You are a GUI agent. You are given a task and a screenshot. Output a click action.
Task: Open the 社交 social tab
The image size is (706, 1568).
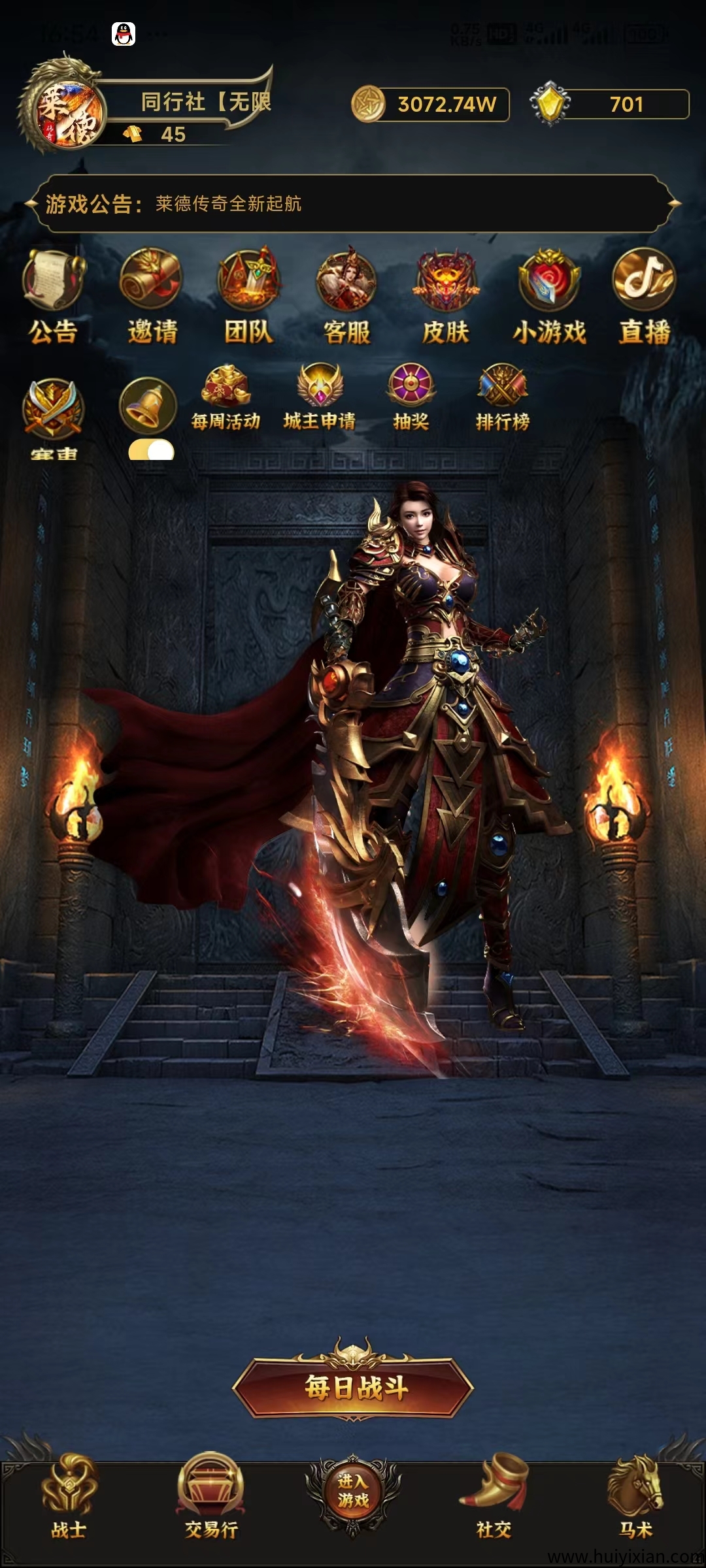494,1495
